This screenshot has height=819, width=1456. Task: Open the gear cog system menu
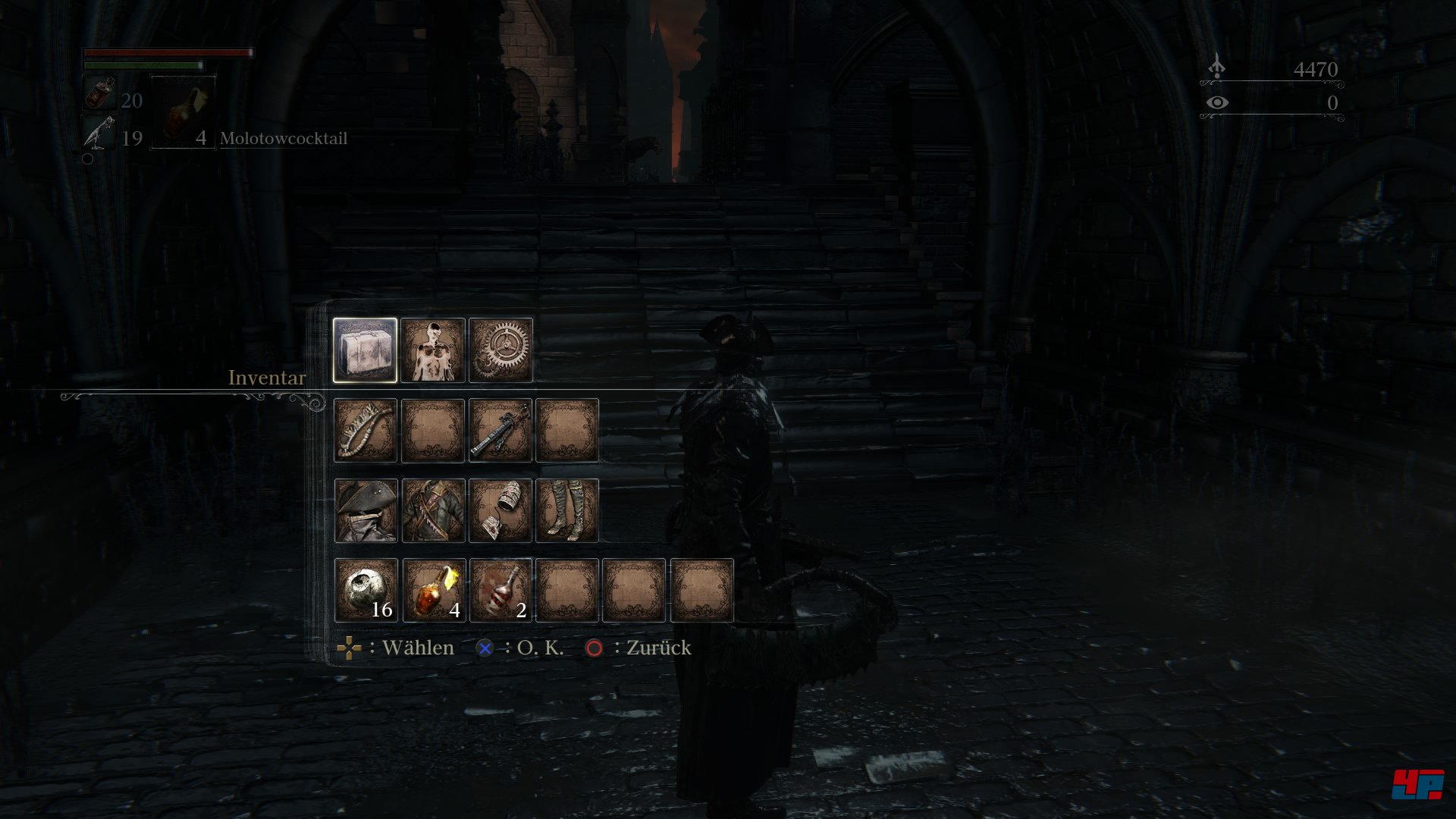pos(500,350)
